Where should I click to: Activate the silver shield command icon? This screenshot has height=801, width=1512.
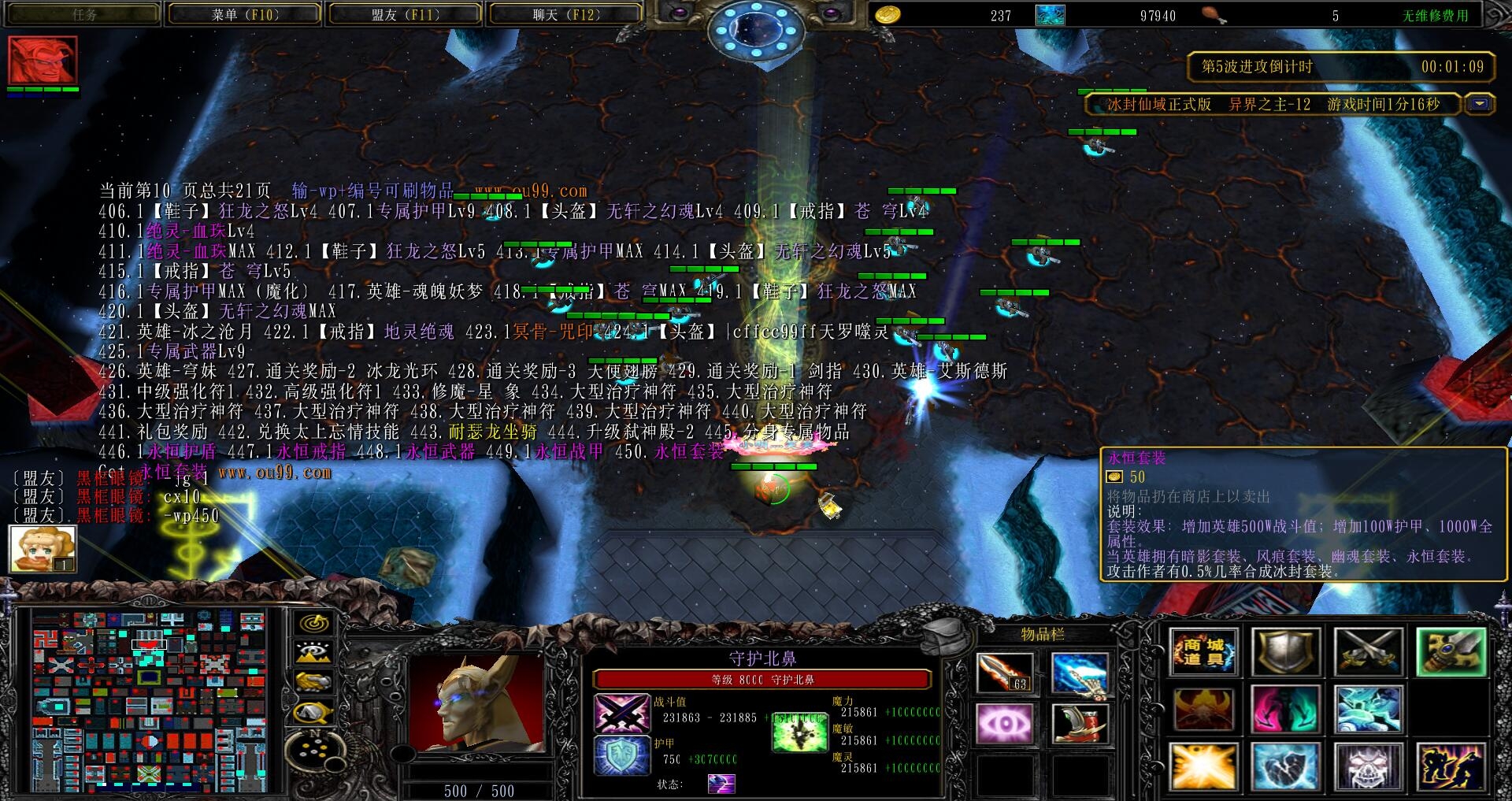pos(1285,652)
